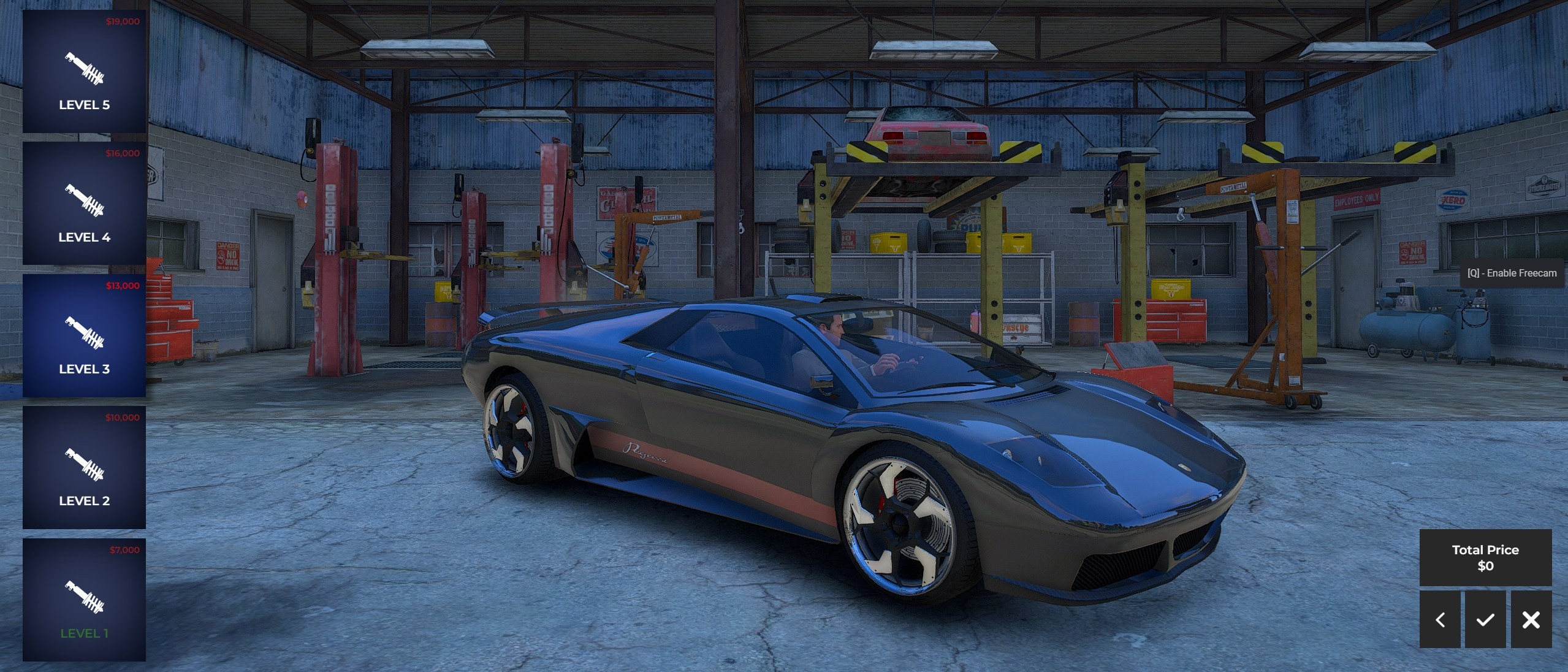Close the customization menu with X
1568x672 pixels.
[1531, 619]
